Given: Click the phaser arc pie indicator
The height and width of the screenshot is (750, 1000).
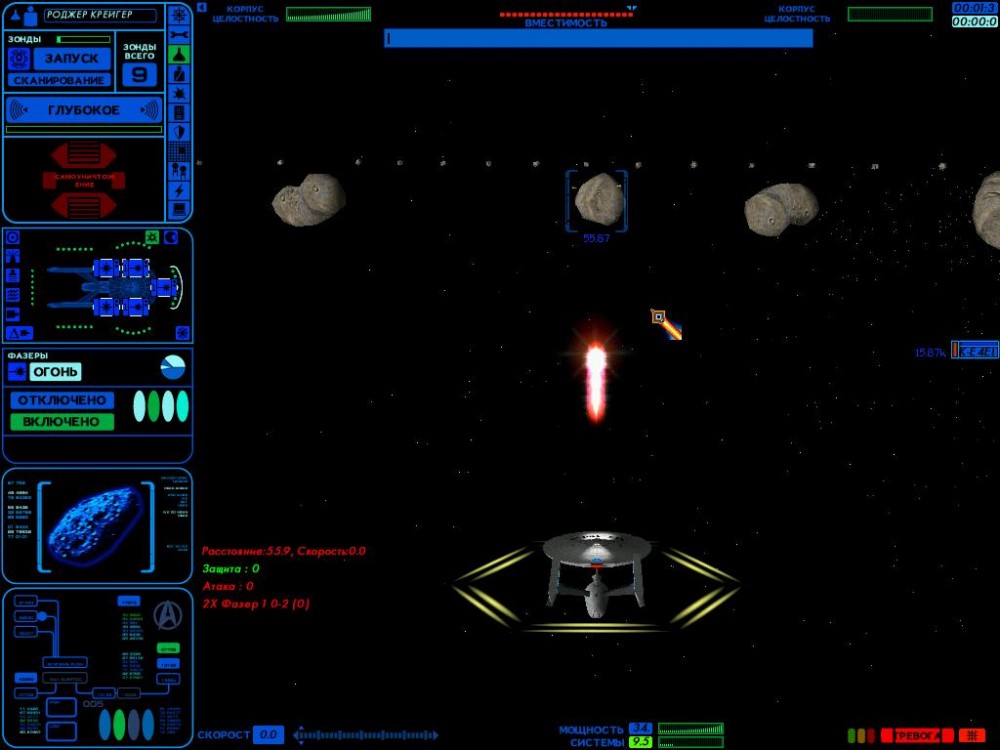Looking at the screenshot, I should (x=173, y=367).
